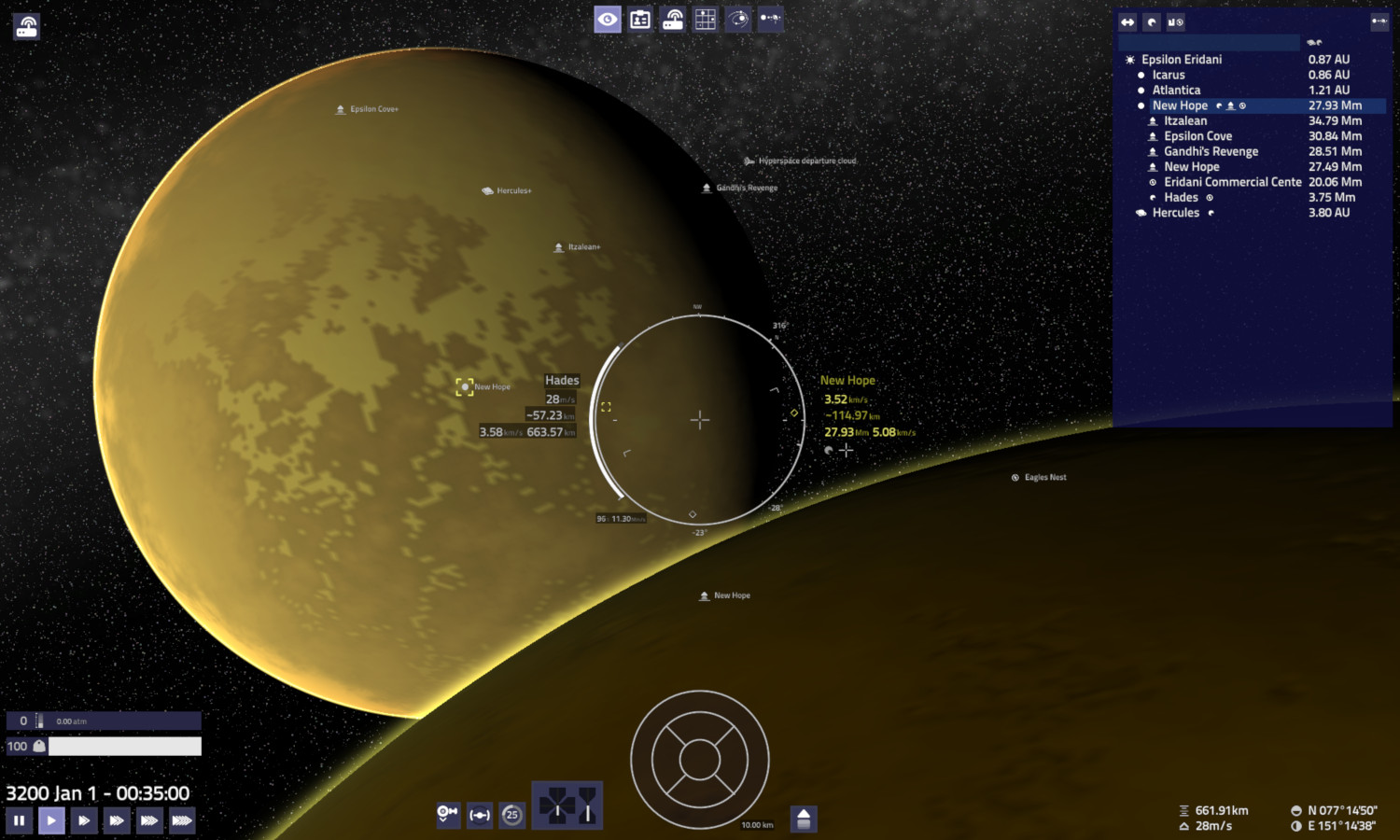Screen dimensions: 1400x840
Task: Open the grid map view icon
Action: coord(706,19)
